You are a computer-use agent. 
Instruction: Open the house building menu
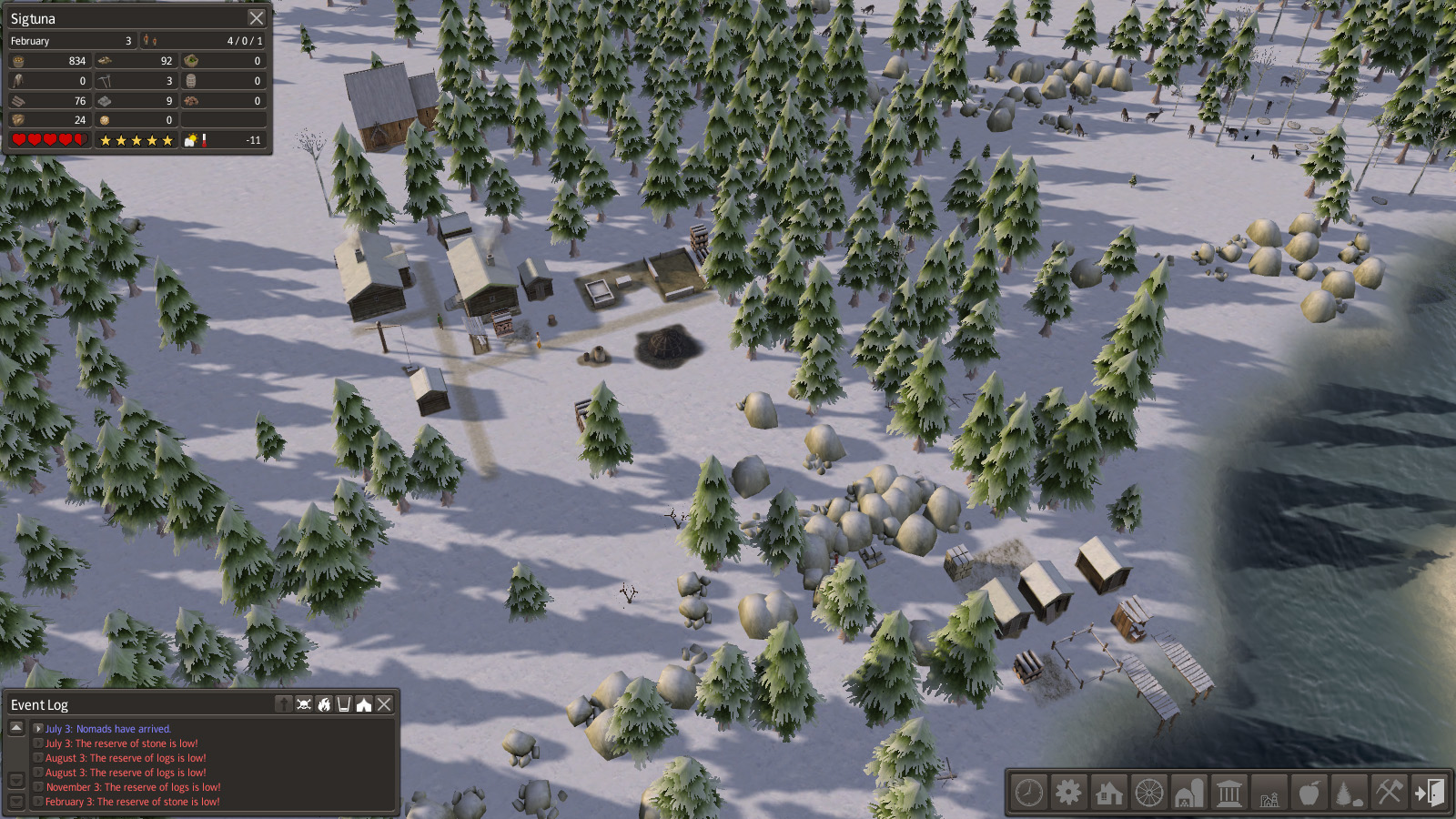tap(1109, 793)
